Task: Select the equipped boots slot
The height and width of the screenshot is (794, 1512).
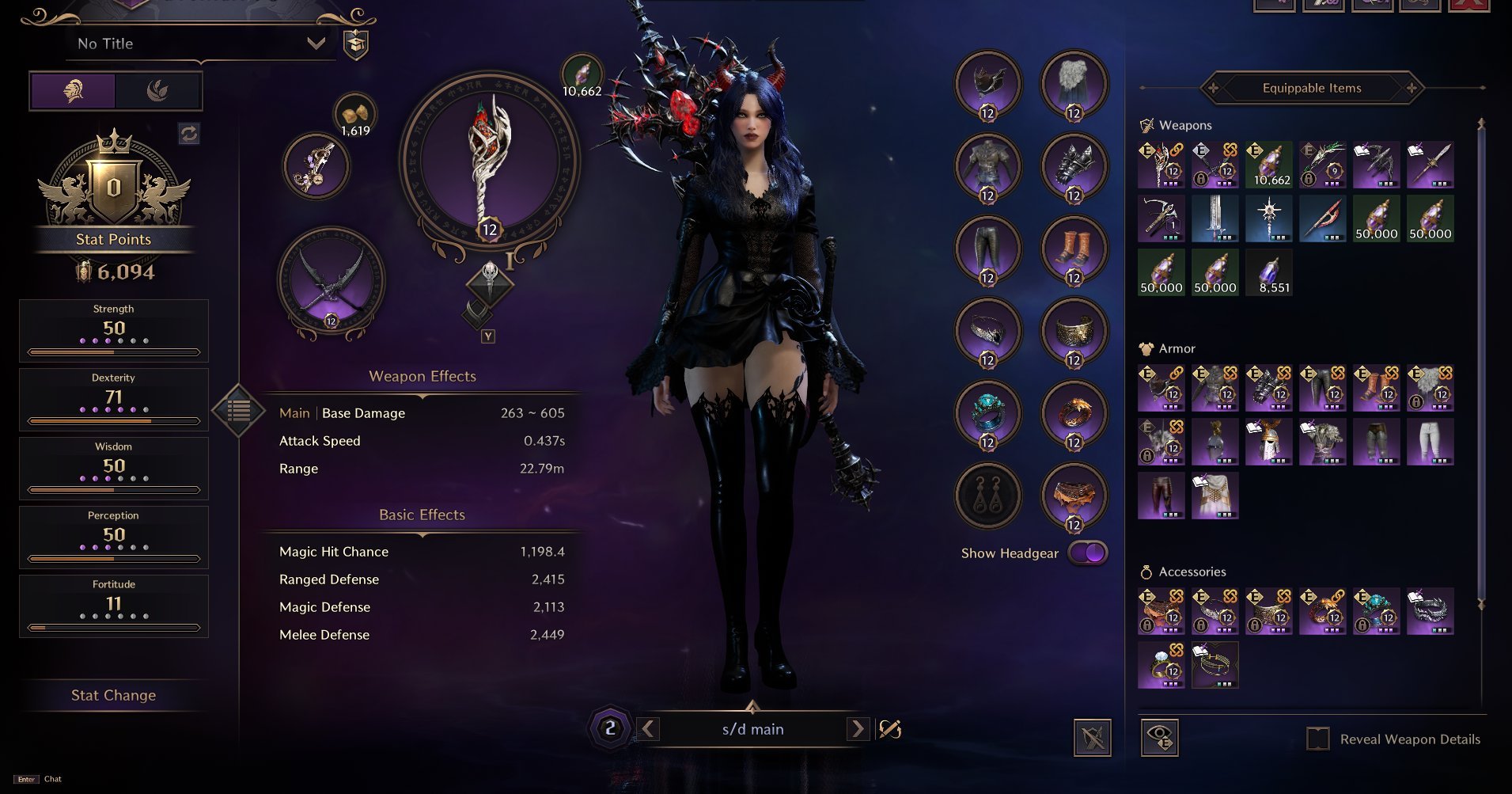Action: coord(1074,249)
